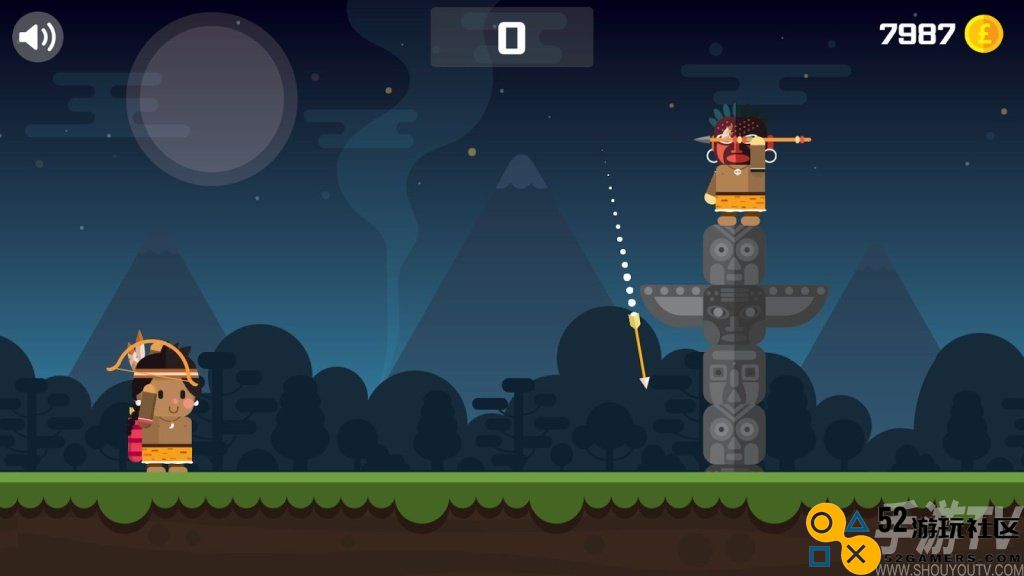This screenshot has height=576, width=1024.
Task: Toggle the sound speaker button
Action: pyautogui.click(x=38, y=37)
